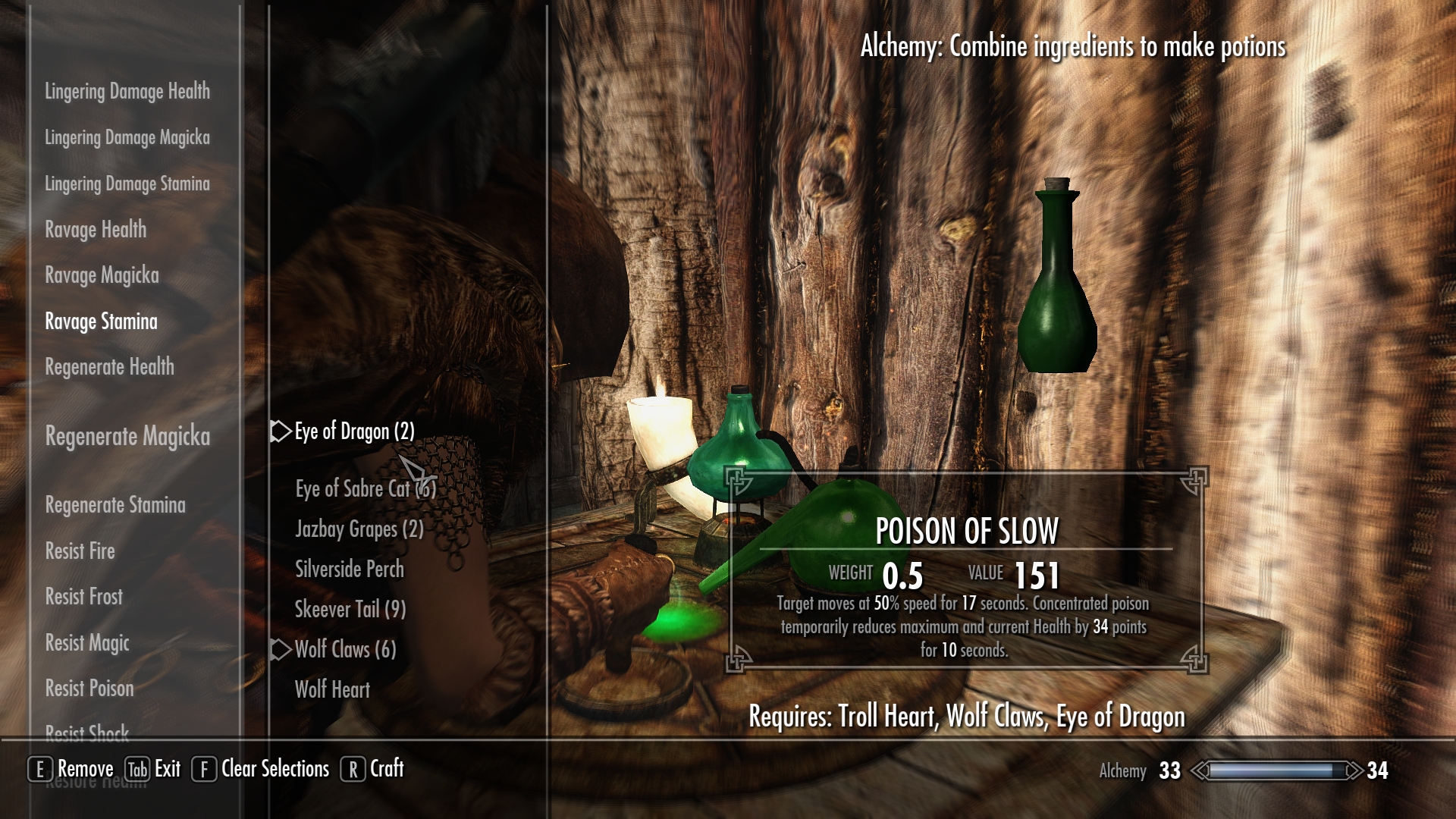Add Skeever Tail to the mix
Image resolution: width=1456 pixels, height=819 pixels.
coord(350,610)
